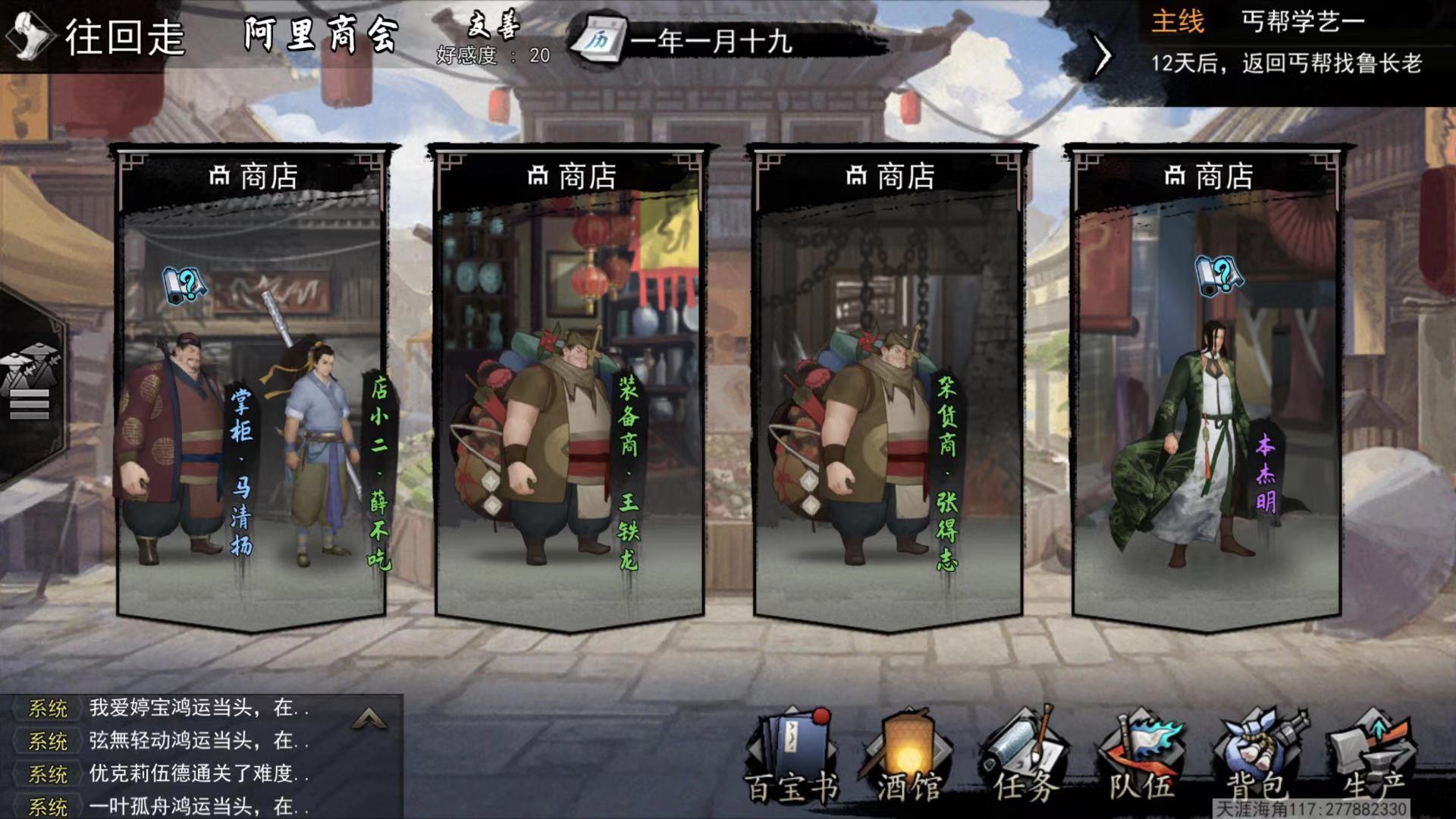The image size is (1456, 819).
Task: Expand the left side team panel
Action: point(30,387)
